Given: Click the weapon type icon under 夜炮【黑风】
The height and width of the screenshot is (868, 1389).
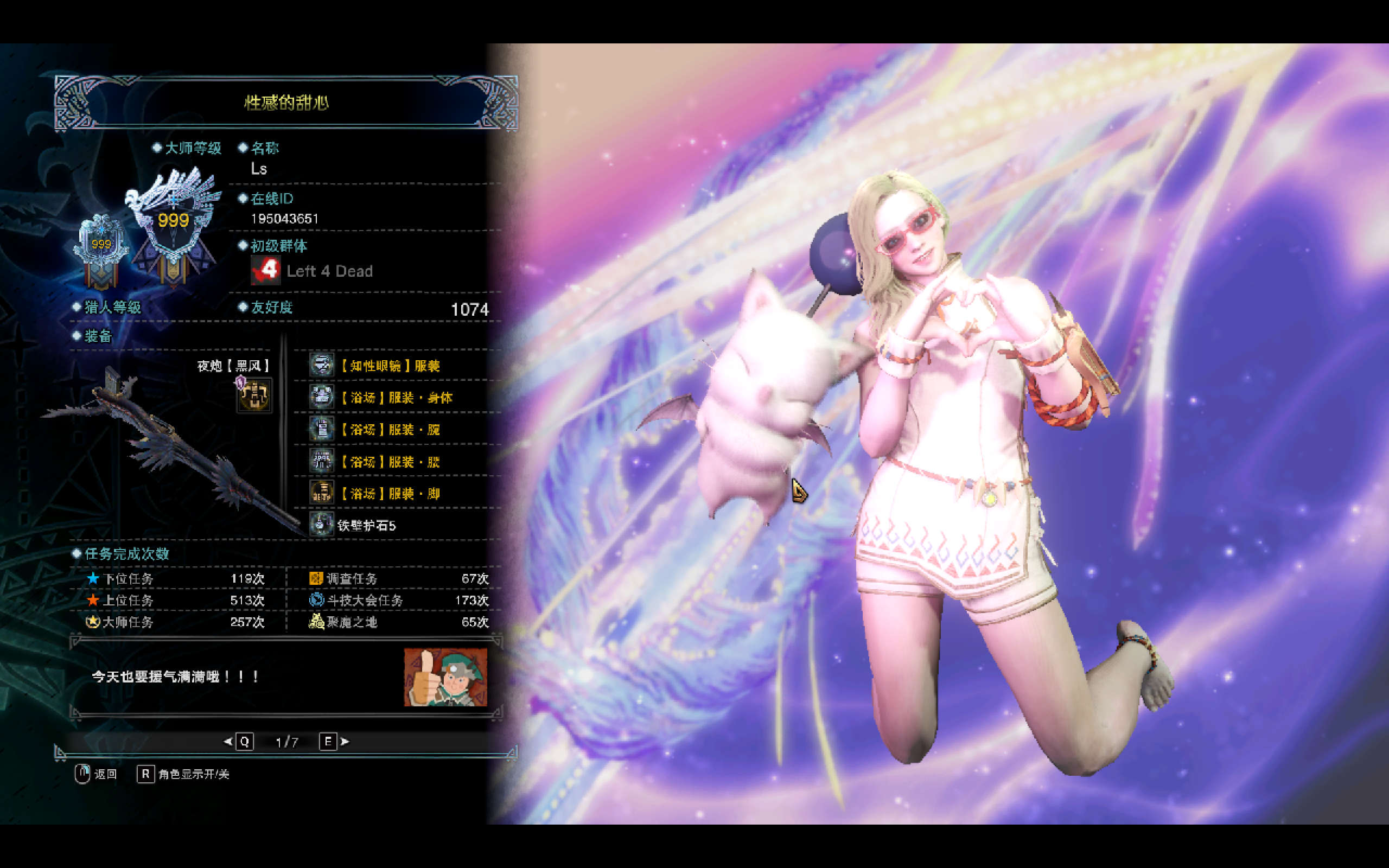Looking at the screenshot, I should click(254, 395).
